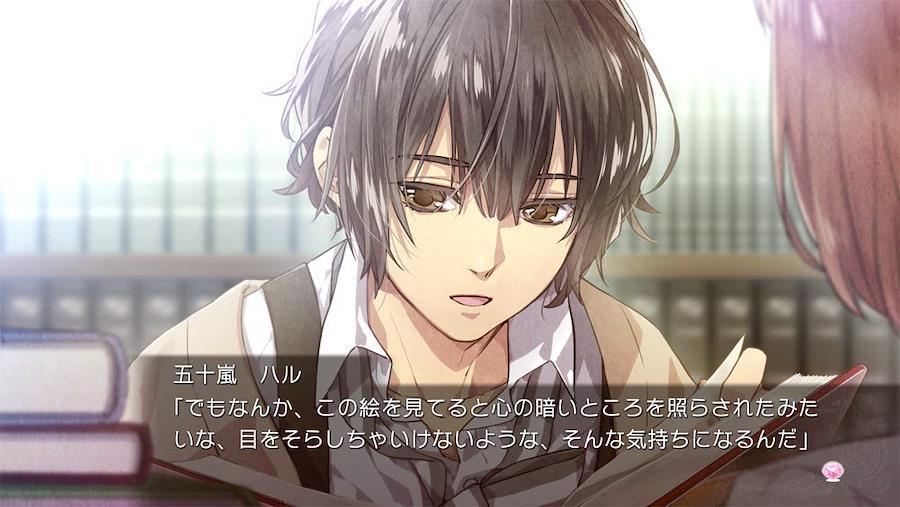Click the pink advance-text icon in dialogue box
The width and height of the screenshot is (900, 507).
830,469
